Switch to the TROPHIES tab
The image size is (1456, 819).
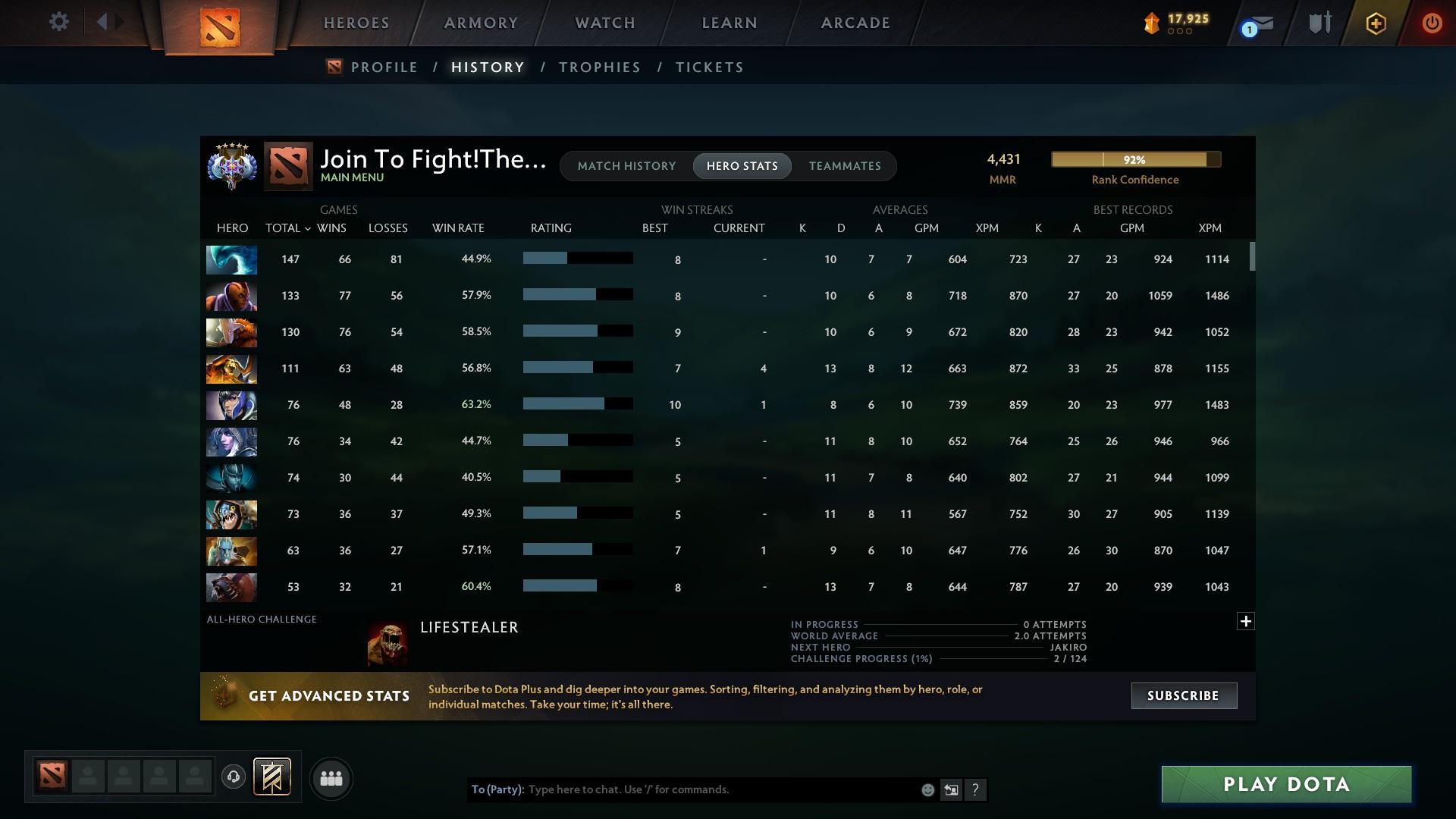tap(598, 67)
